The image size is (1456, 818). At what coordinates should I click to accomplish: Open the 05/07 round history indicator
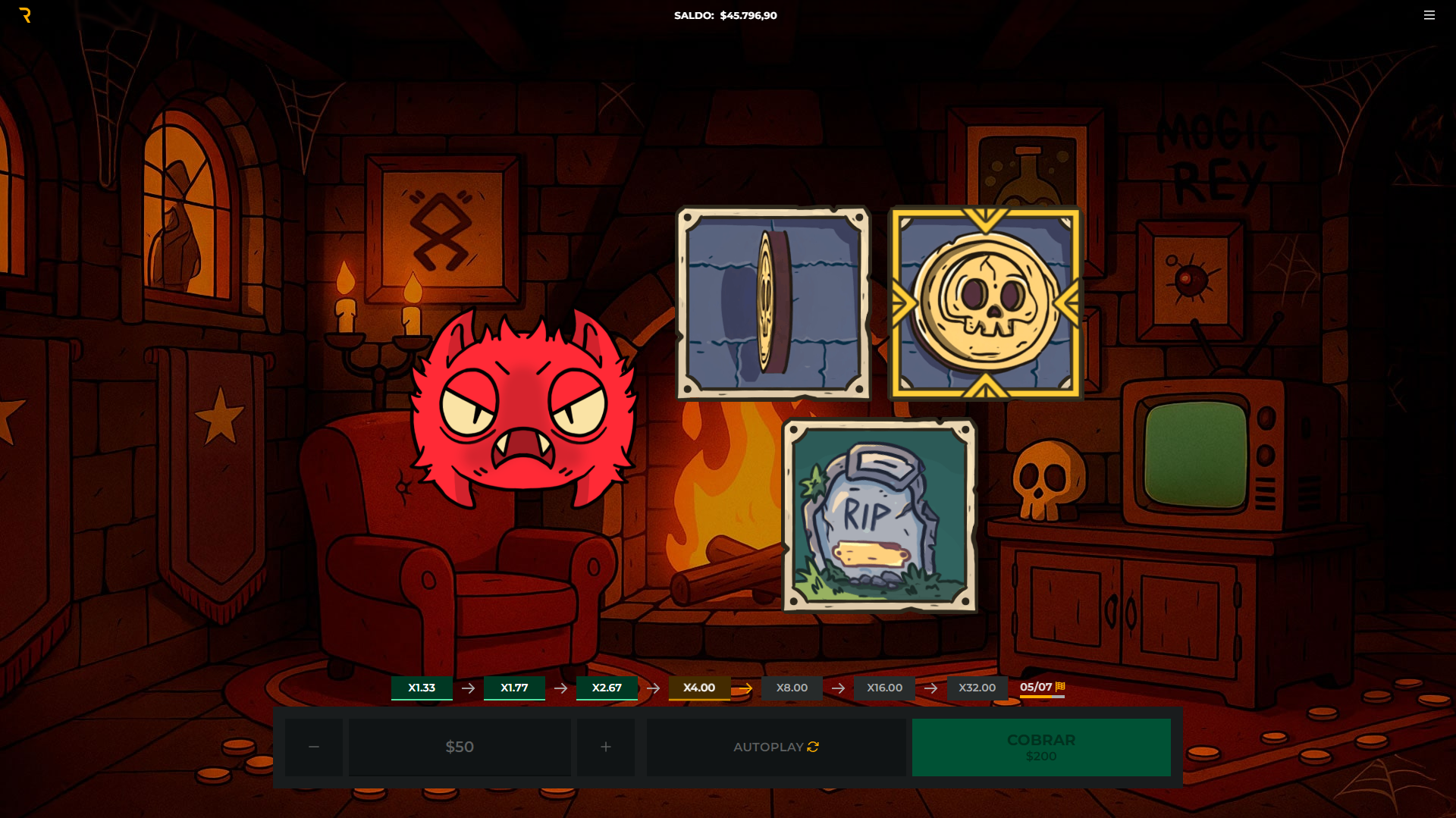tap(1041, 688)
